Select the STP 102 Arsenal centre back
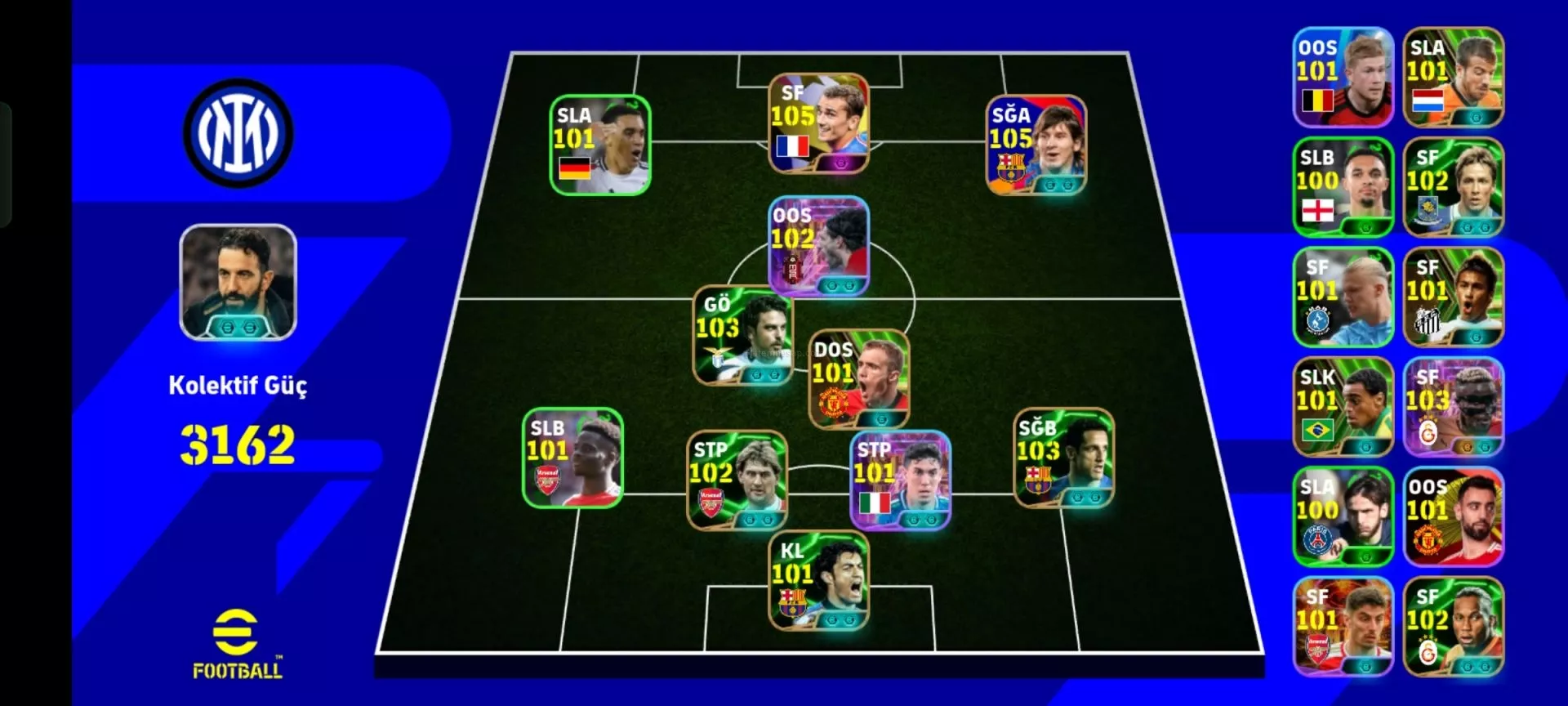This screenshot has height=706, width=1568. click(737, 480)
